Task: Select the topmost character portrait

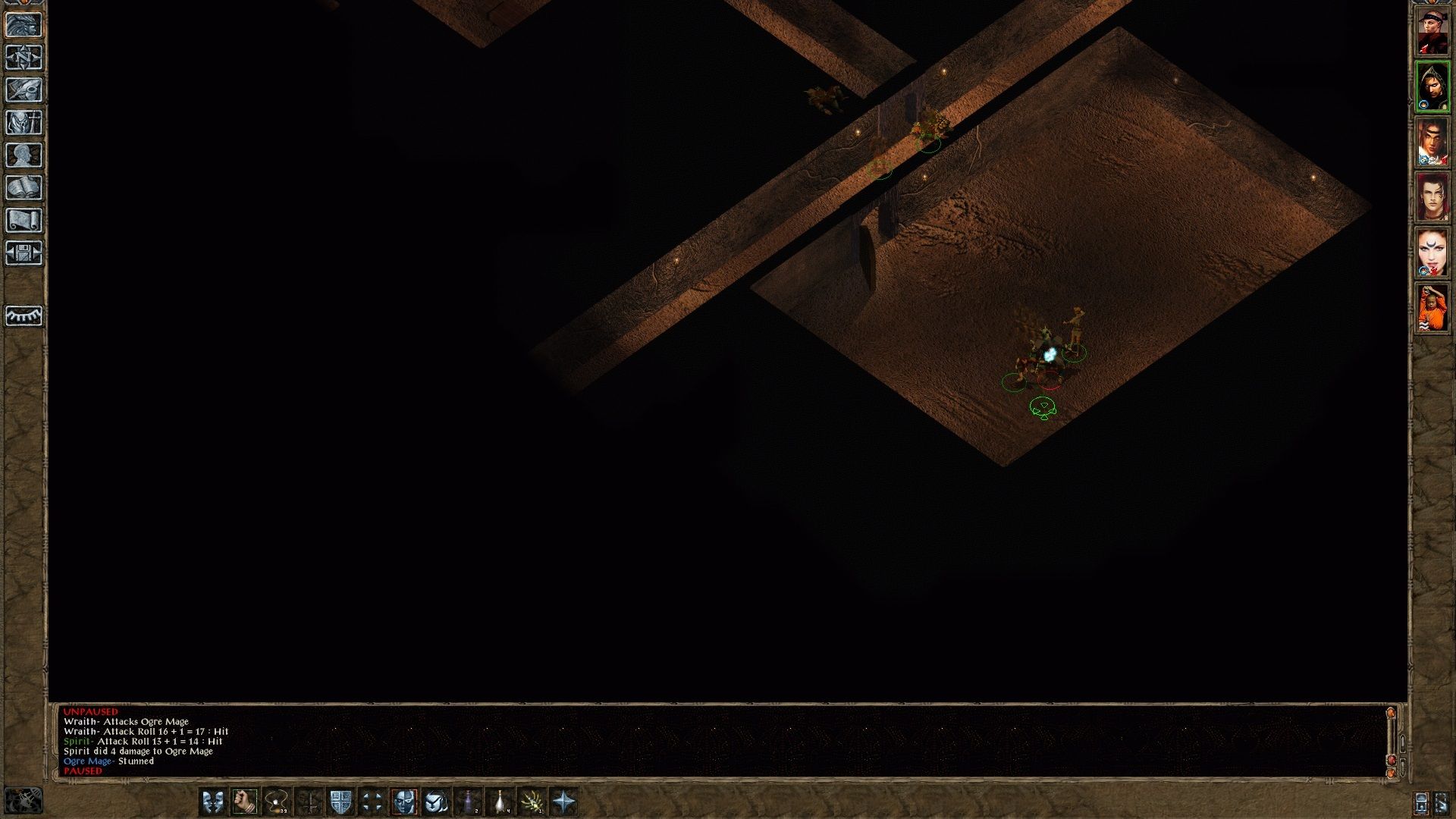Action: click(x=1433, y=30)
